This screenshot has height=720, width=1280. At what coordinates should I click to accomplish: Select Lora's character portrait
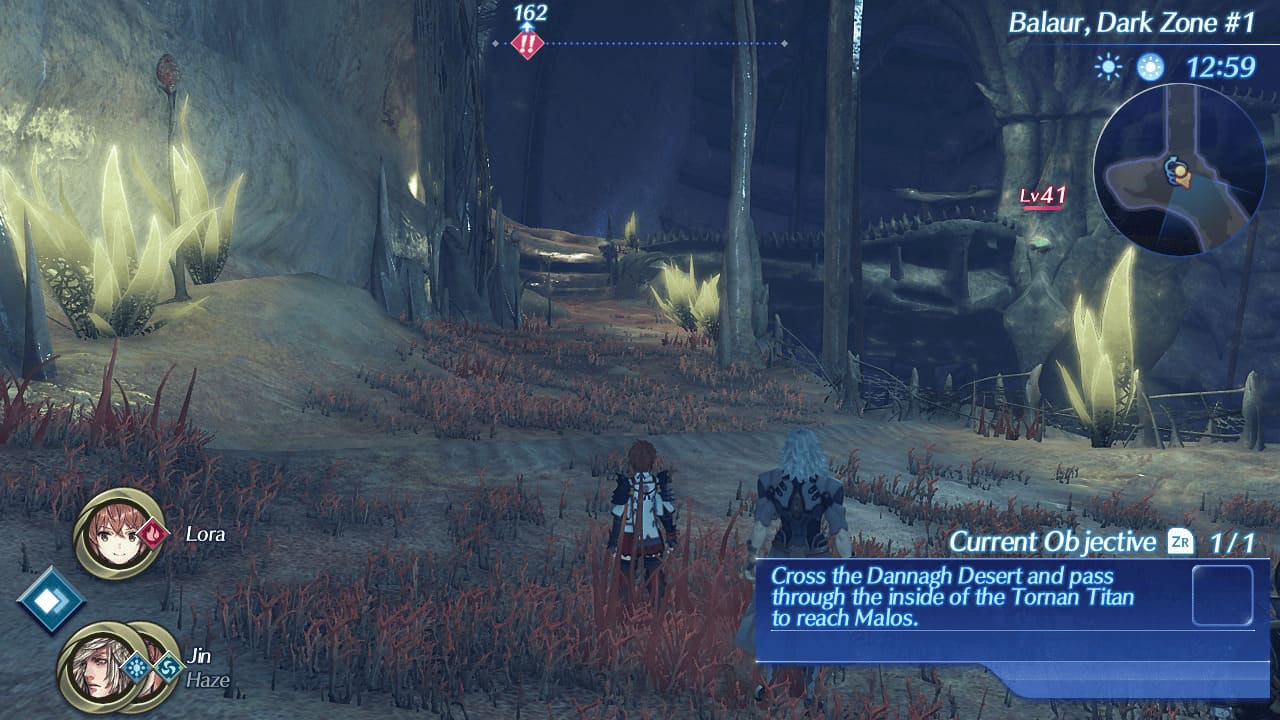(119, 534)
